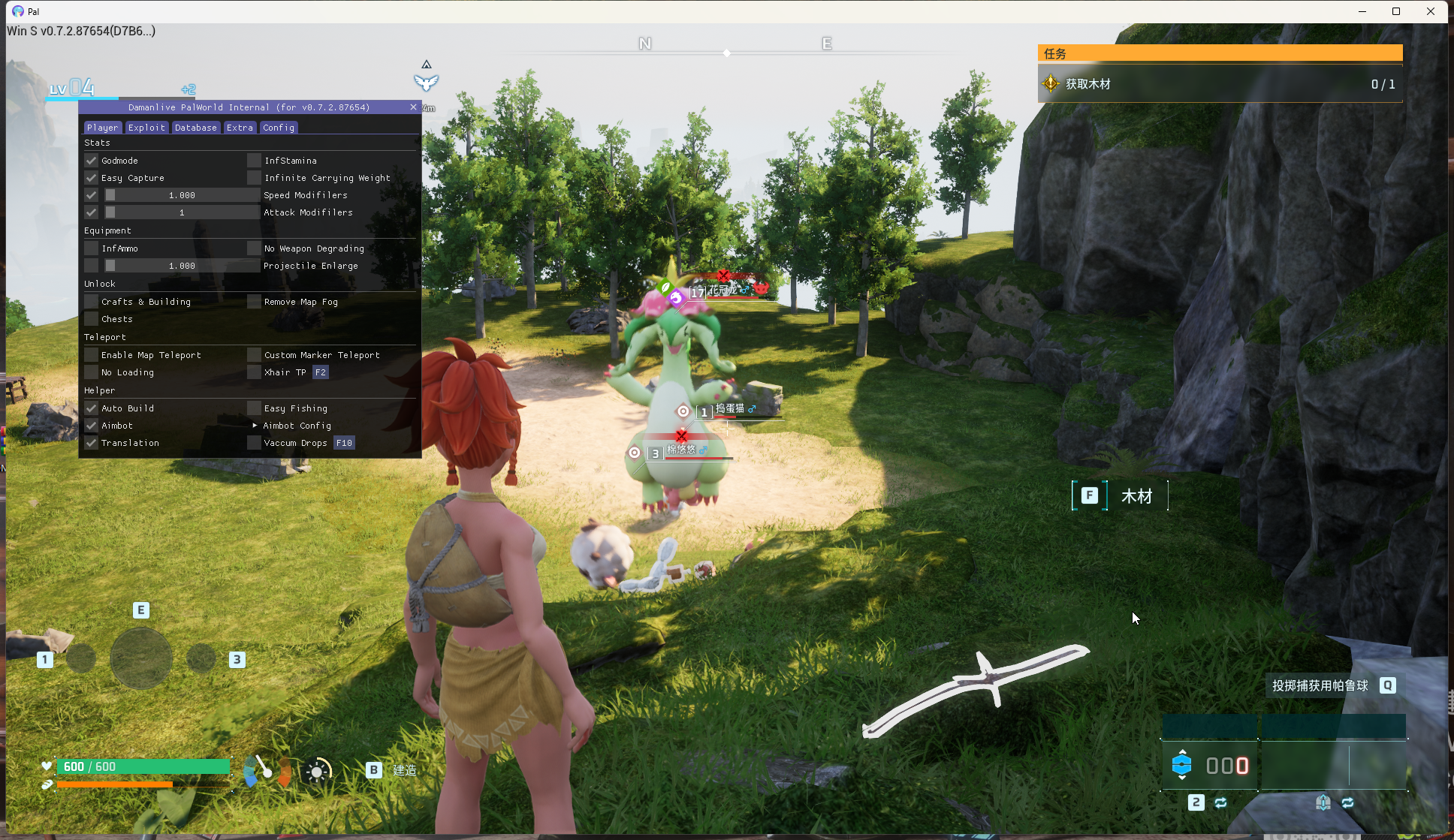Enable Infinite Carrying Weight
Screen dimensions: 1454x840
coord(255,178)
